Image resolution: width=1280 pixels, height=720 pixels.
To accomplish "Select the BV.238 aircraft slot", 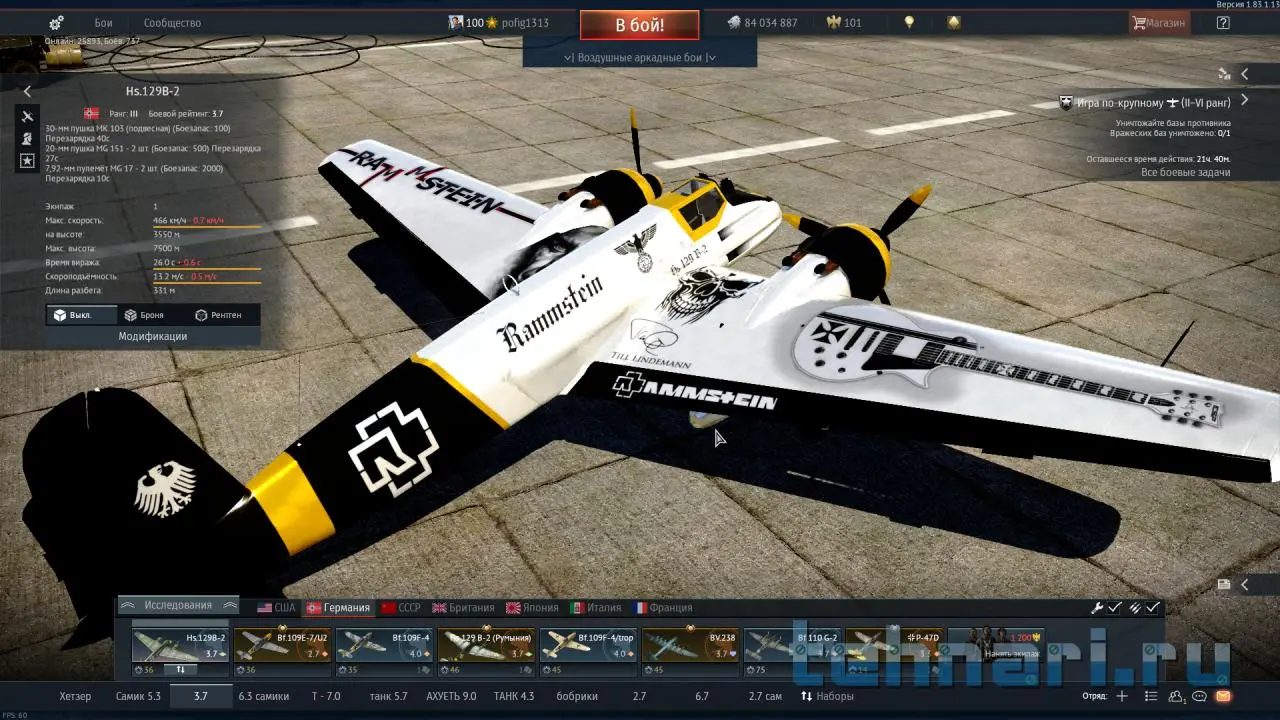I will tap(691, 645).
